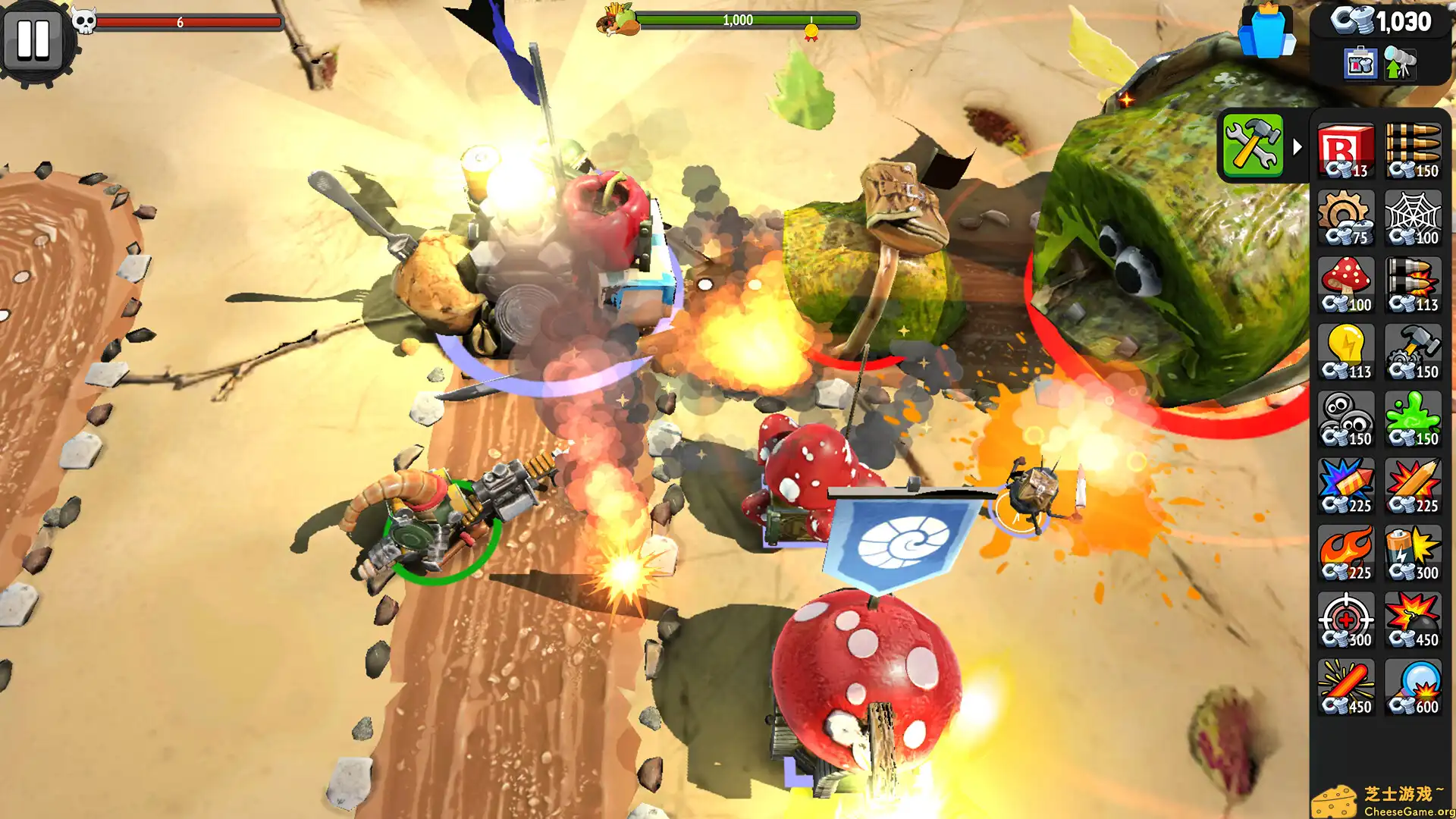Buy the machine-gun bullets tower for 150
The image size is (1456, 819).
(x=1414, y=149)
